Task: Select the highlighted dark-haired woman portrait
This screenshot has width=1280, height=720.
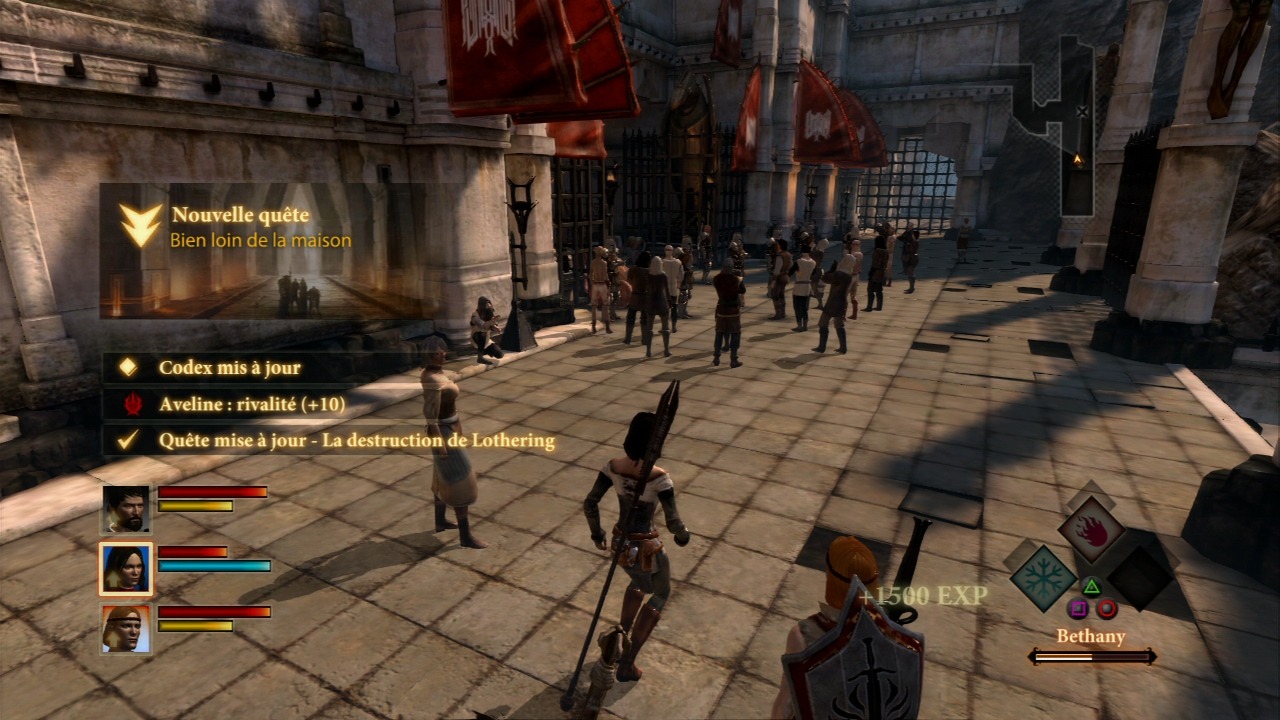Action: [126, 569]
